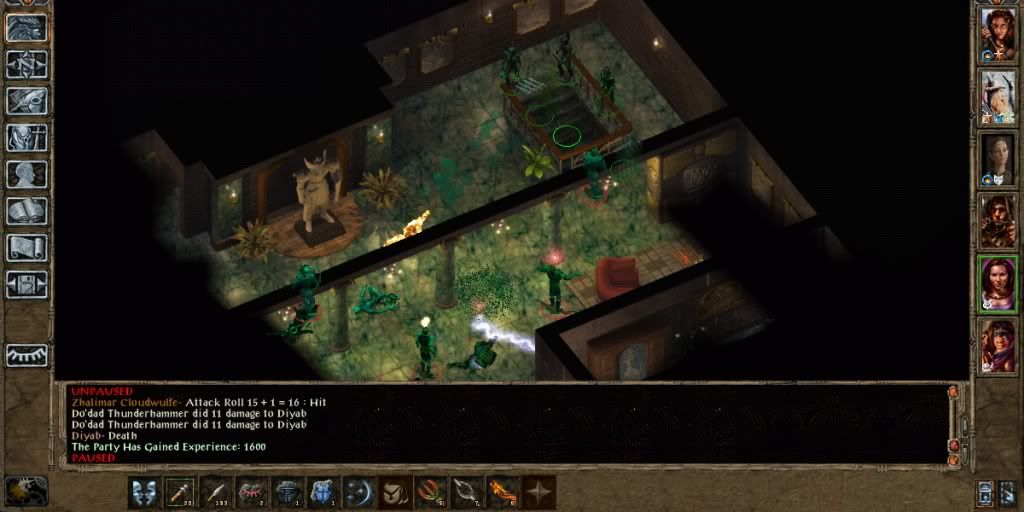1024x512 pixels.
Task: Toggle pause using the clock in the corner
Action: pyautogui.click(x=26, y=491)
